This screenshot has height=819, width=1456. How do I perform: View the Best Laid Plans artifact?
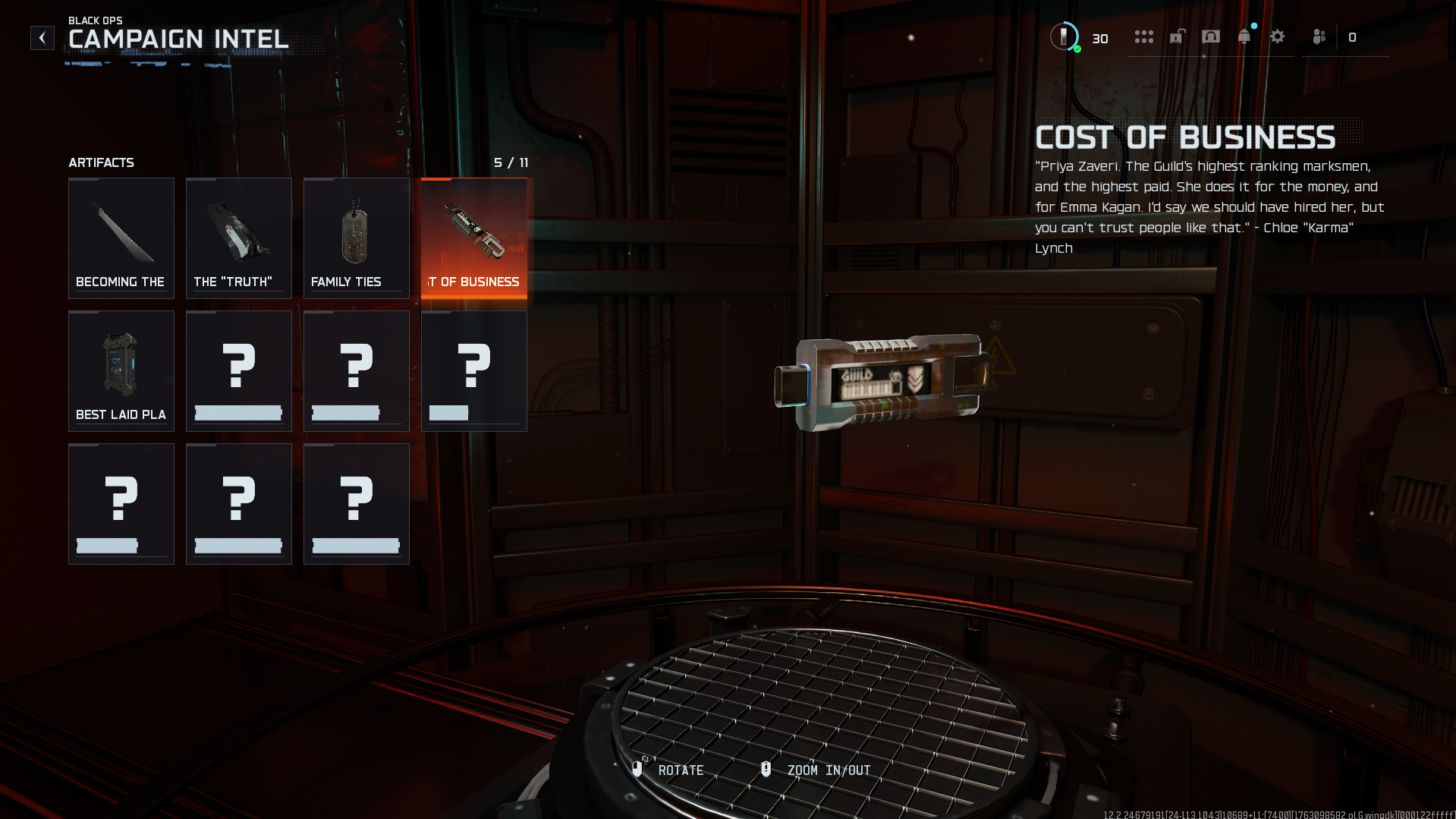click(x=121, y=370)
